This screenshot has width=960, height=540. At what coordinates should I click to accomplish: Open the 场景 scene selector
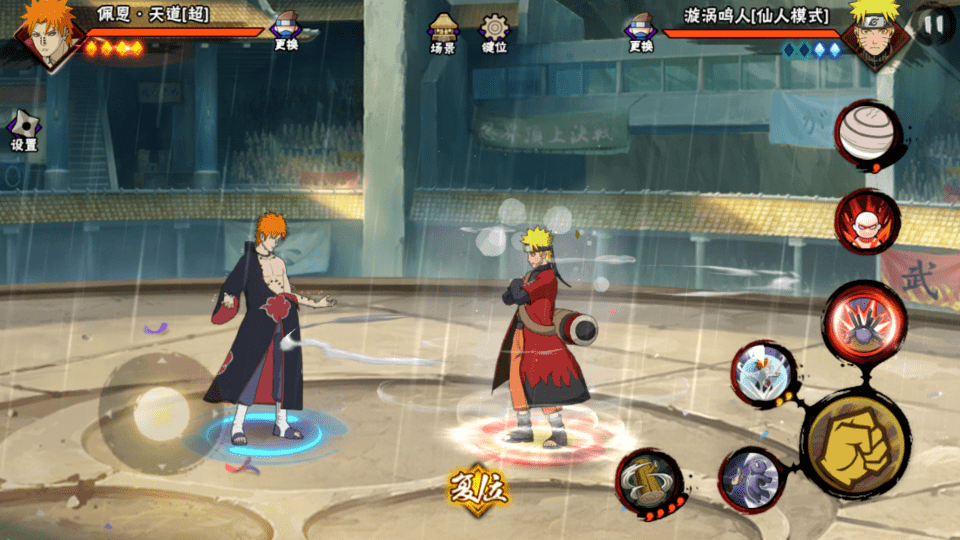click(x=442, y=32)
